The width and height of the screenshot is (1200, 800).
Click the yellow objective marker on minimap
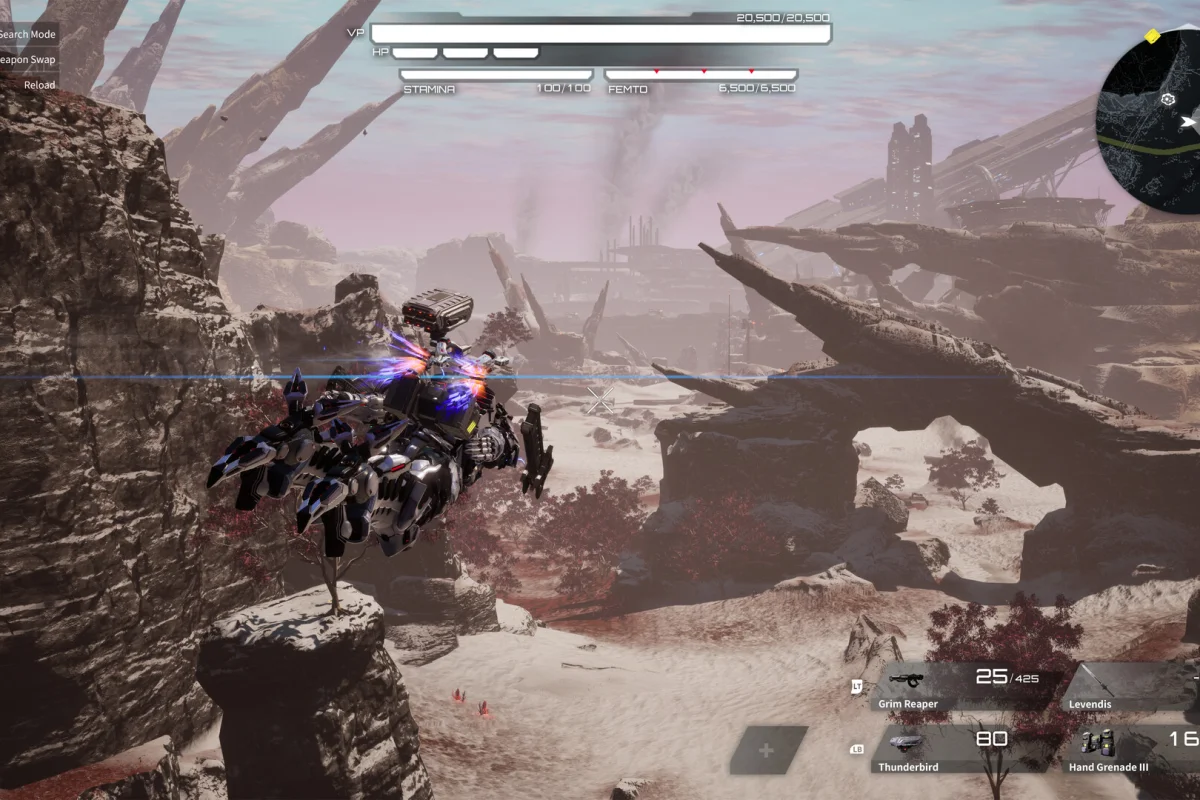[x=1152, y=37]
